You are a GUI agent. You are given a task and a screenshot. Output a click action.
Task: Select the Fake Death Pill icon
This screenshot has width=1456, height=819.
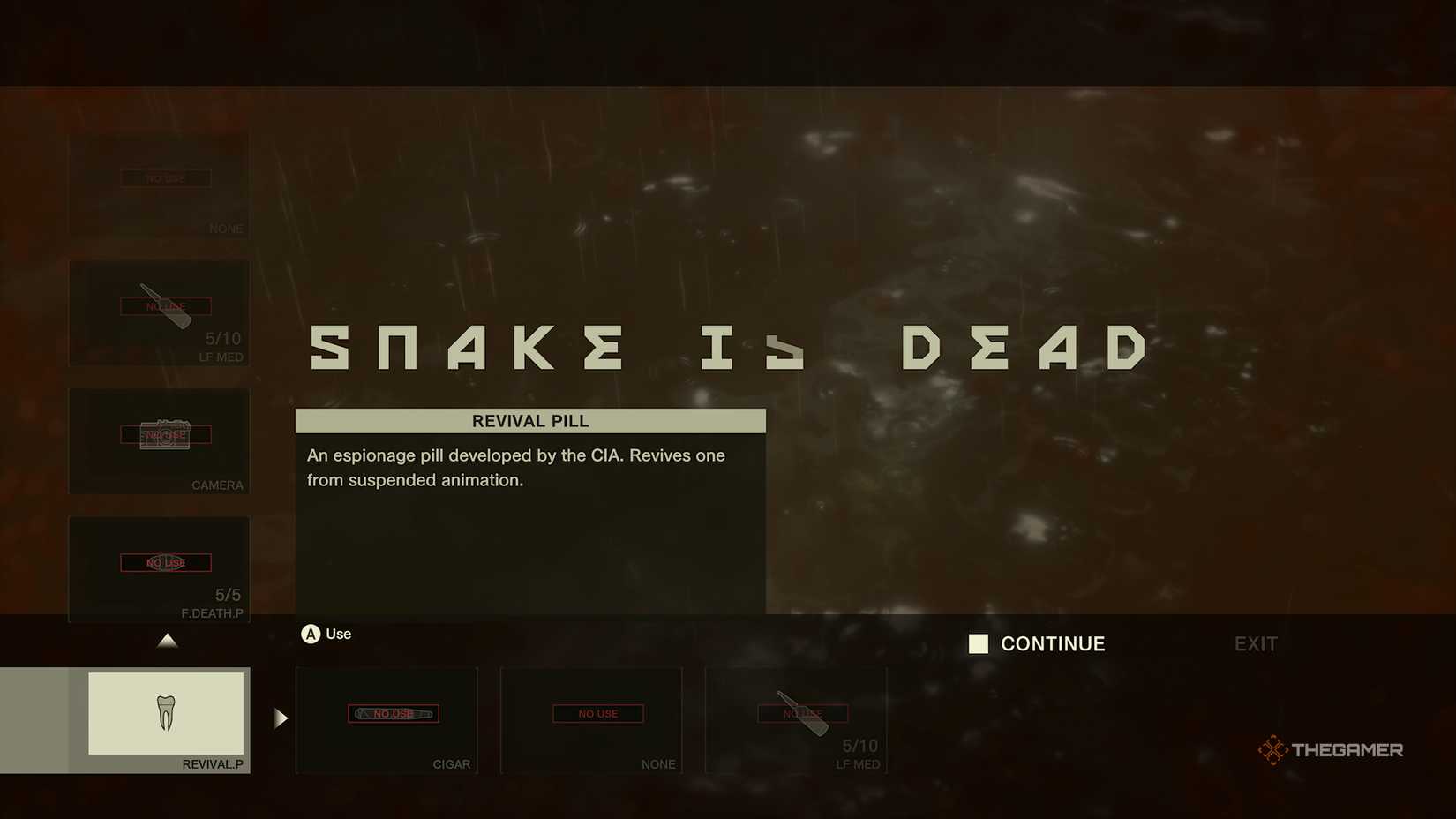[x=166, y=562]
